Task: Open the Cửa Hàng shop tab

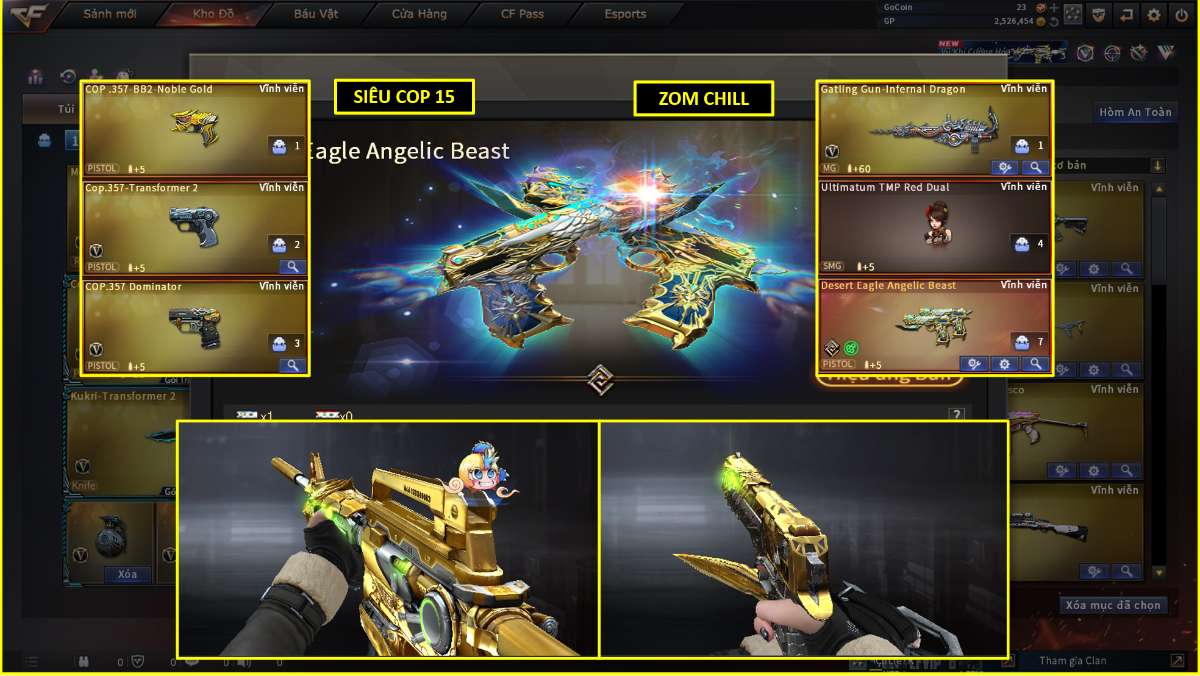Action: click(x=419, y=15)
